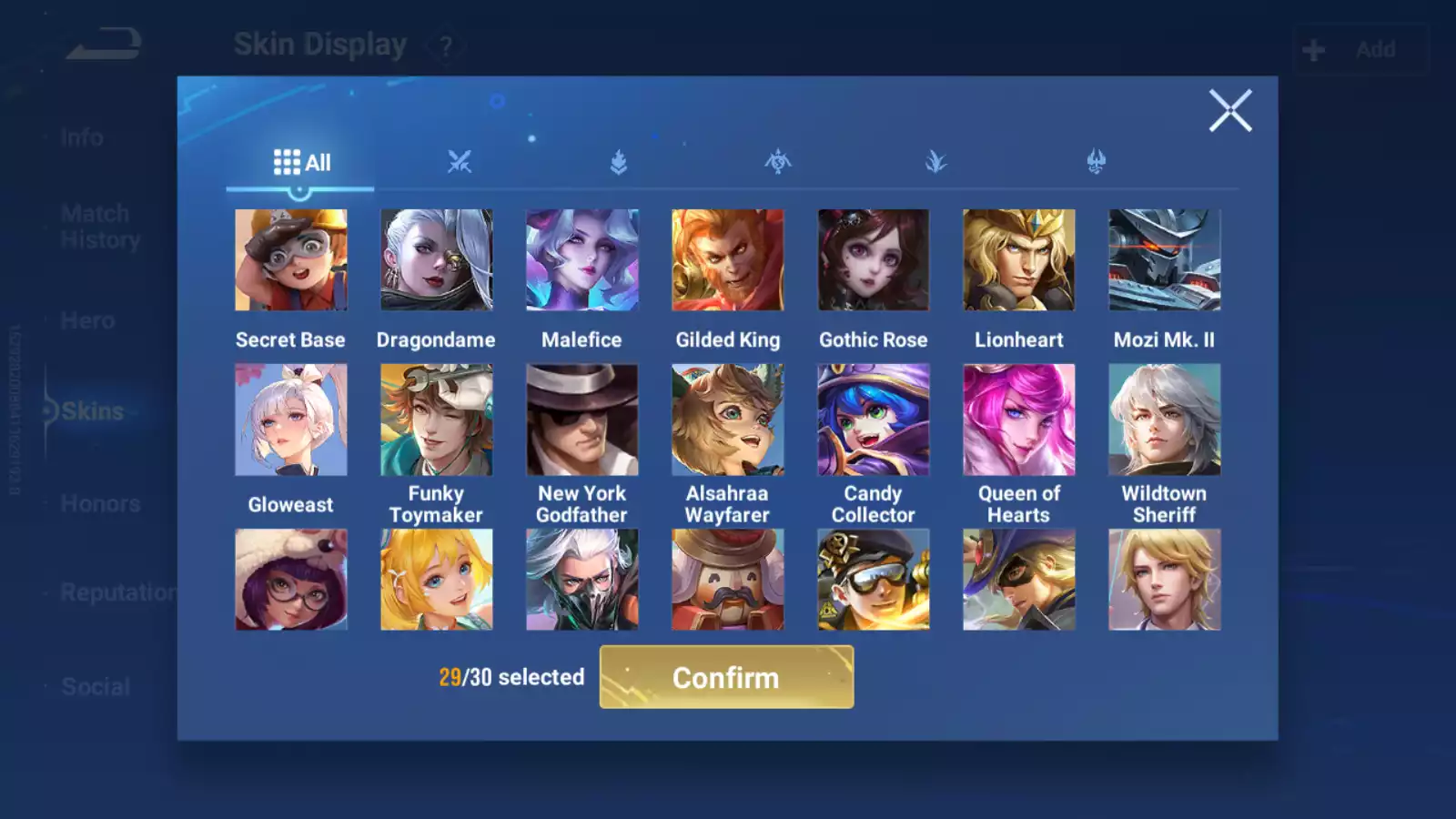Choose the Gothic Rose skin
This screenshot has height=819, width=1456.
pyautogui.click(x=873, y=260)
